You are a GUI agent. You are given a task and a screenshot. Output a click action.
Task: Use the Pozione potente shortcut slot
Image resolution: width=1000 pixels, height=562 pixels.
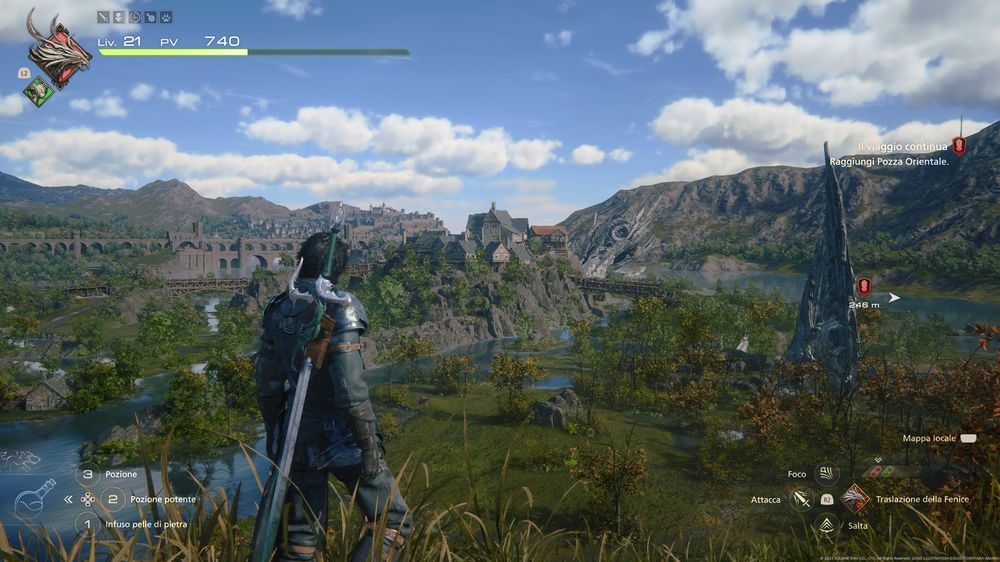[112, 498]
